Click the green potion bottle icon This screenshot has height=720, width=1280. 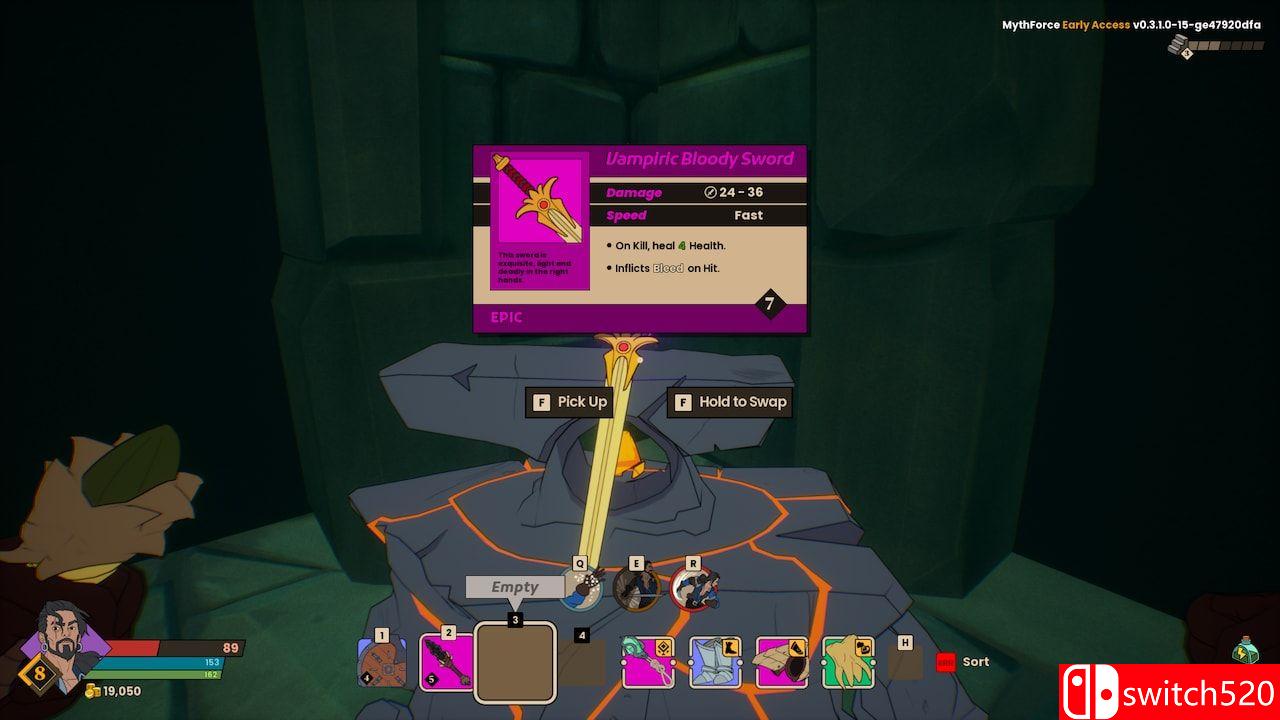click(x=1245, y=650)
